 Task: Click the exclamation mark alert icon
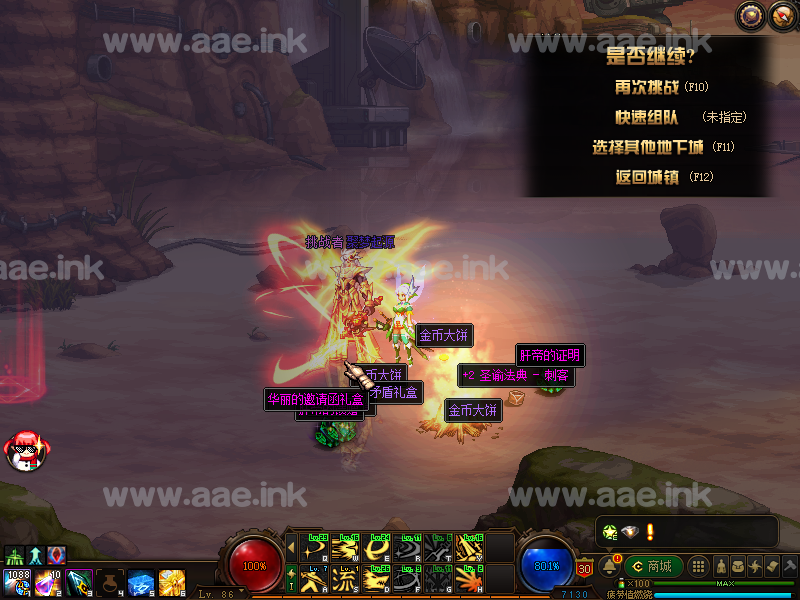coord(650,531)
